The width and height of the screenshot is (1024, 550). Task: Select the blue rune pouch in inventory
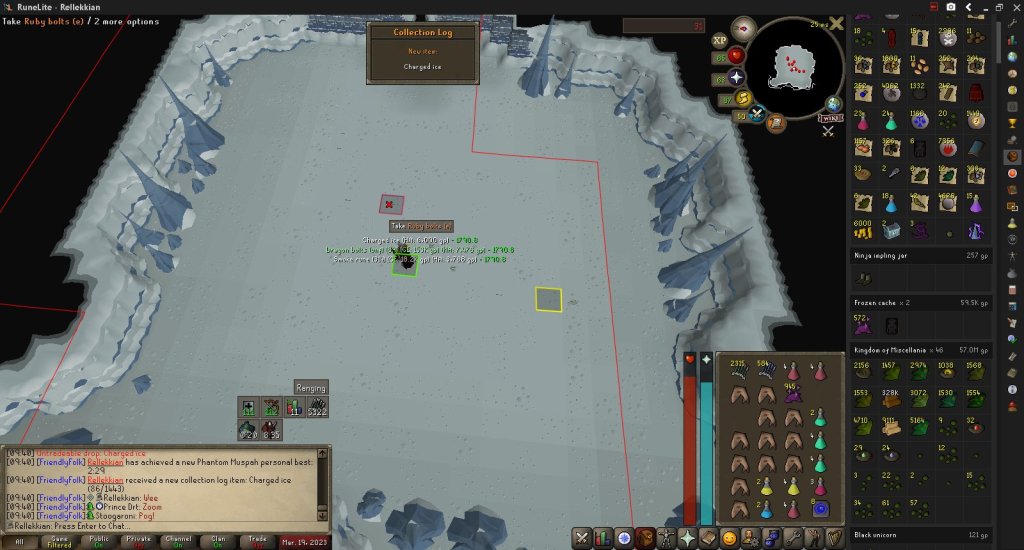[x=821, y=509]
